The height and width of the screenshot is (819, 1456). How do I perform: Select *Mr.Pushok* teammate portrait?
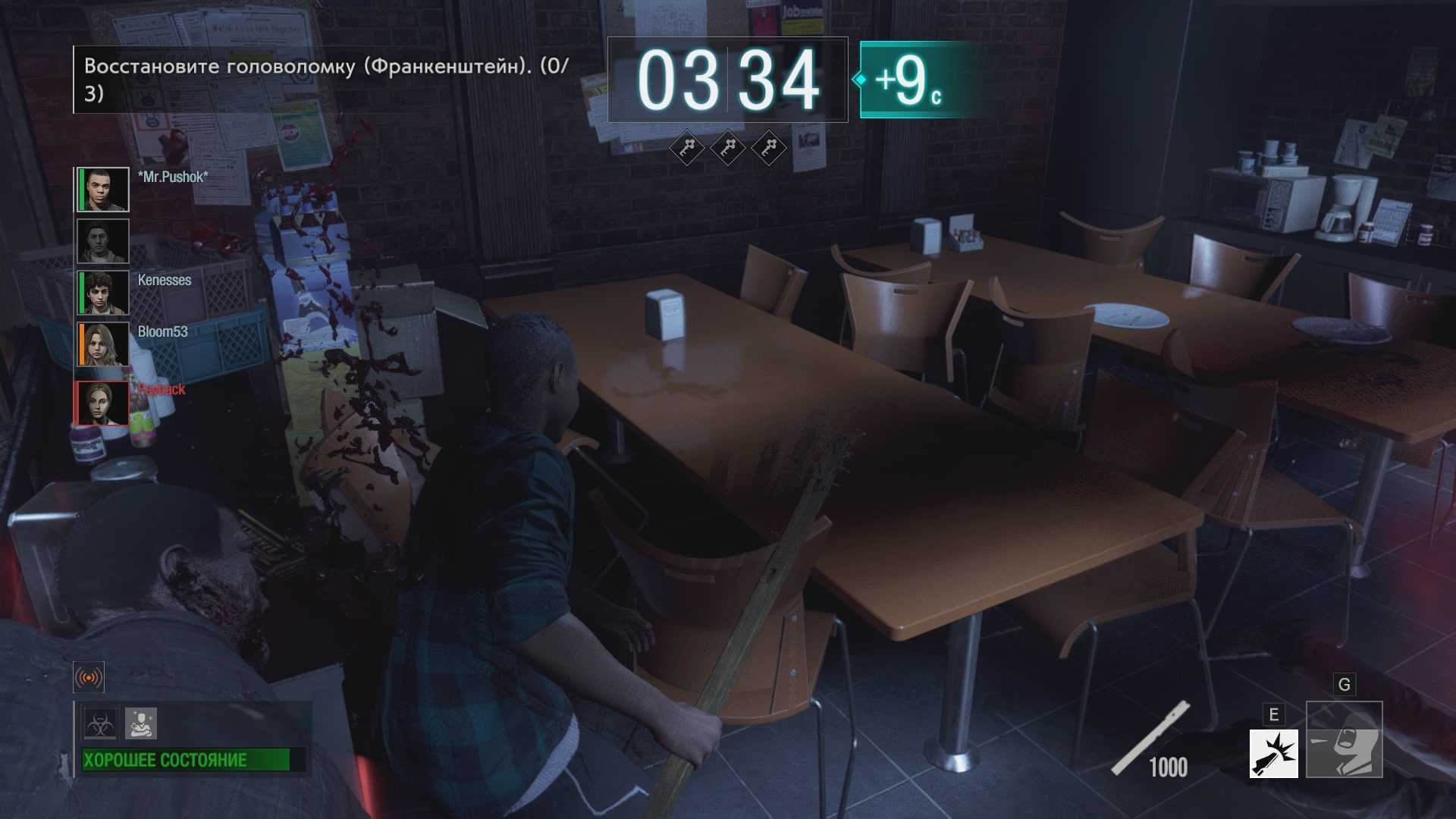pyautogui.click(x=103, y=190)
